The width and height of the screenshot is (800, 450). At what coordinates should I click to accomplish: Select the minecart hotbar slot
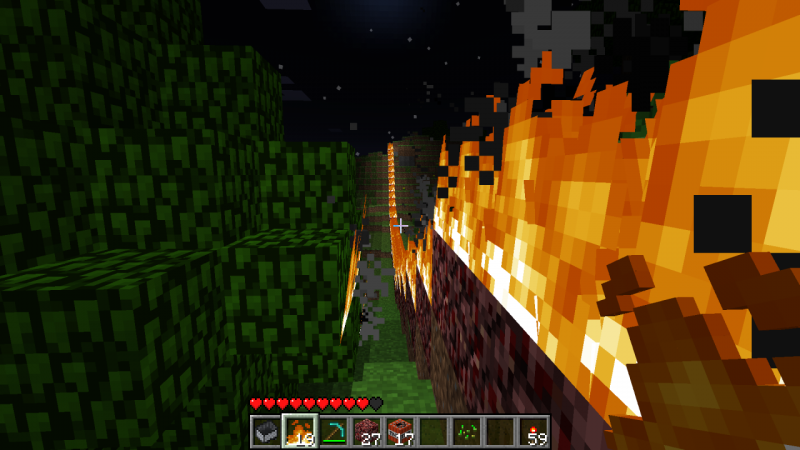pyautogui.click(x=265, y=432)
